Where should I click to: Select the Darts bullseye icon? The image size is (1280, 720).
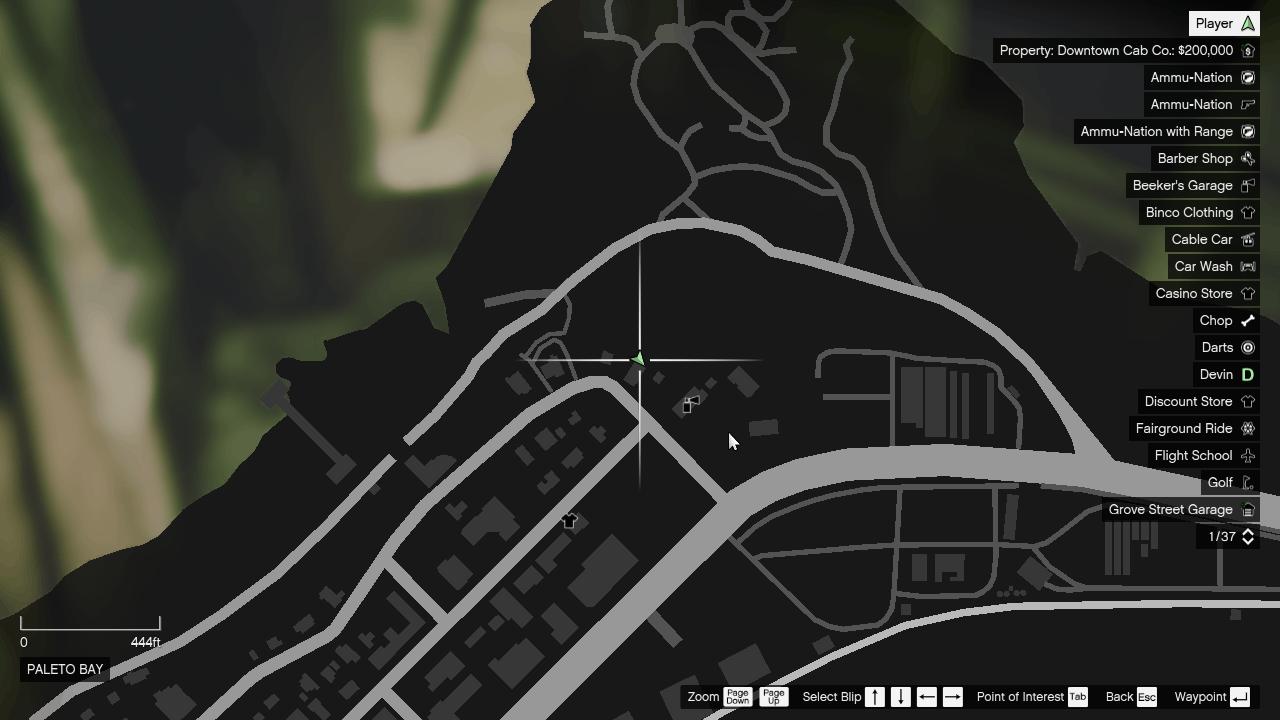click(x=1247, y=347)
